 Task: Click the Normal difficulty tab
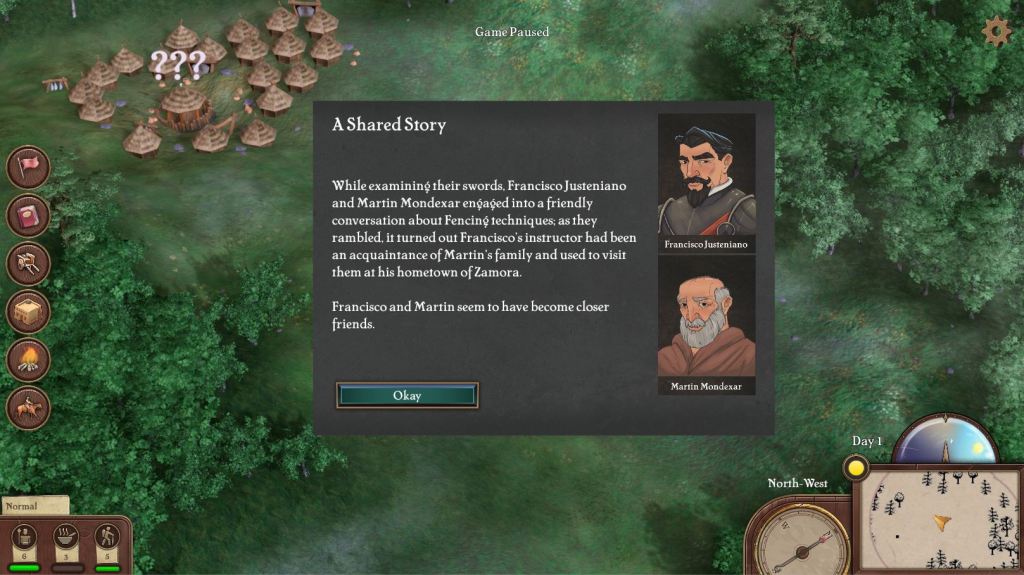[x=33, y=506]
